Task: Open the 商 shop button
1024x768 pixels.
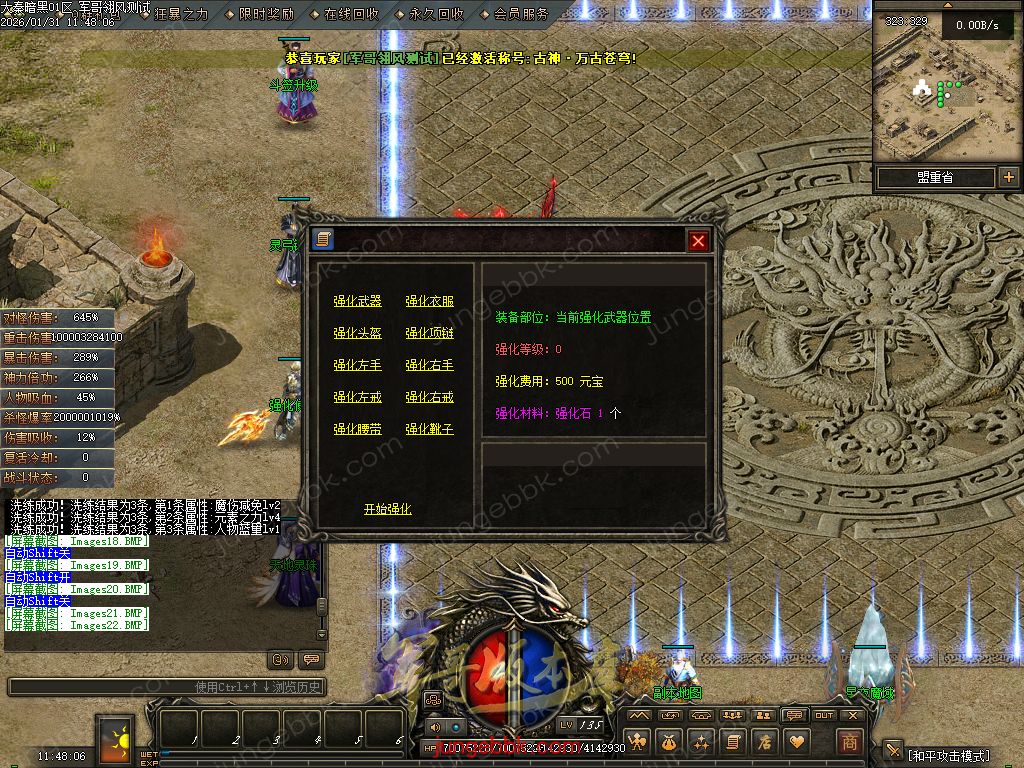Action: [849, 741]
